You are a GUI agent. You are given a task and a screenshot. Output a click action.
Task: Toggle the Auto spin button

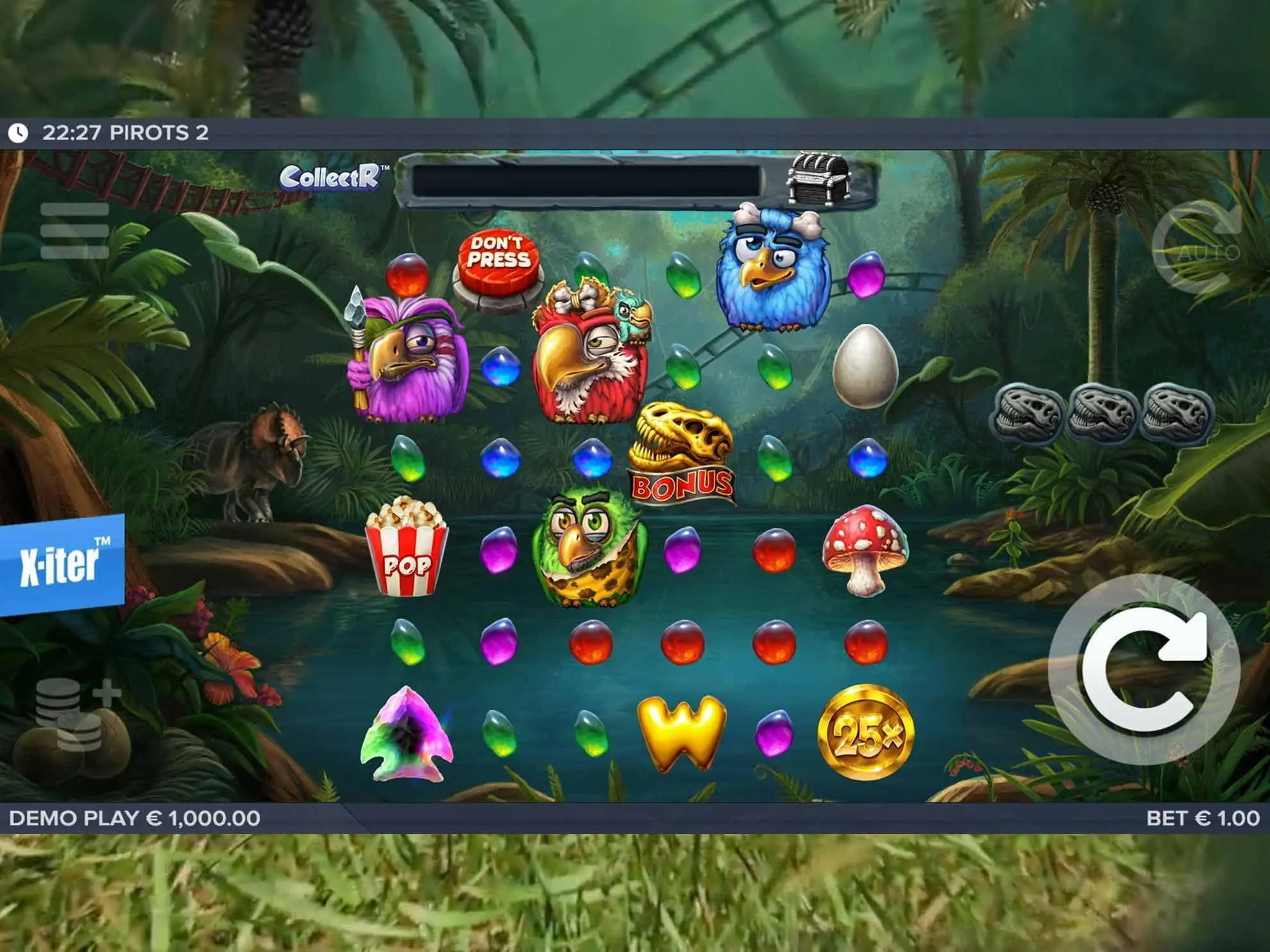[x=1197, y=247]
